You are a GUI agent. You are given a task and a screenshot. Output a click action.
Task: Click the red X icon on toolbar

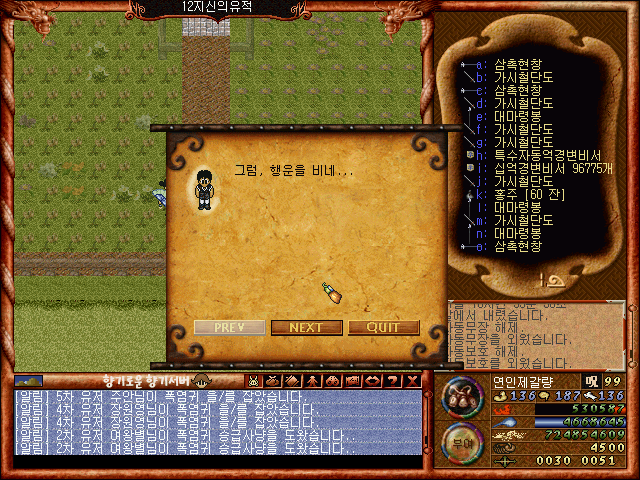point(412,381)
